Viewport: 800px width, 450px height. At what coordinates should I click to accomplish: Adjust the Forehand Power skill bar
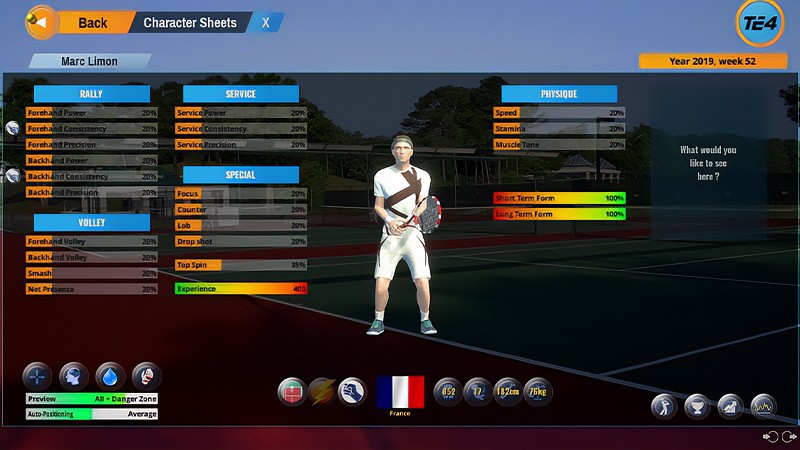click(x=91, y=113)
